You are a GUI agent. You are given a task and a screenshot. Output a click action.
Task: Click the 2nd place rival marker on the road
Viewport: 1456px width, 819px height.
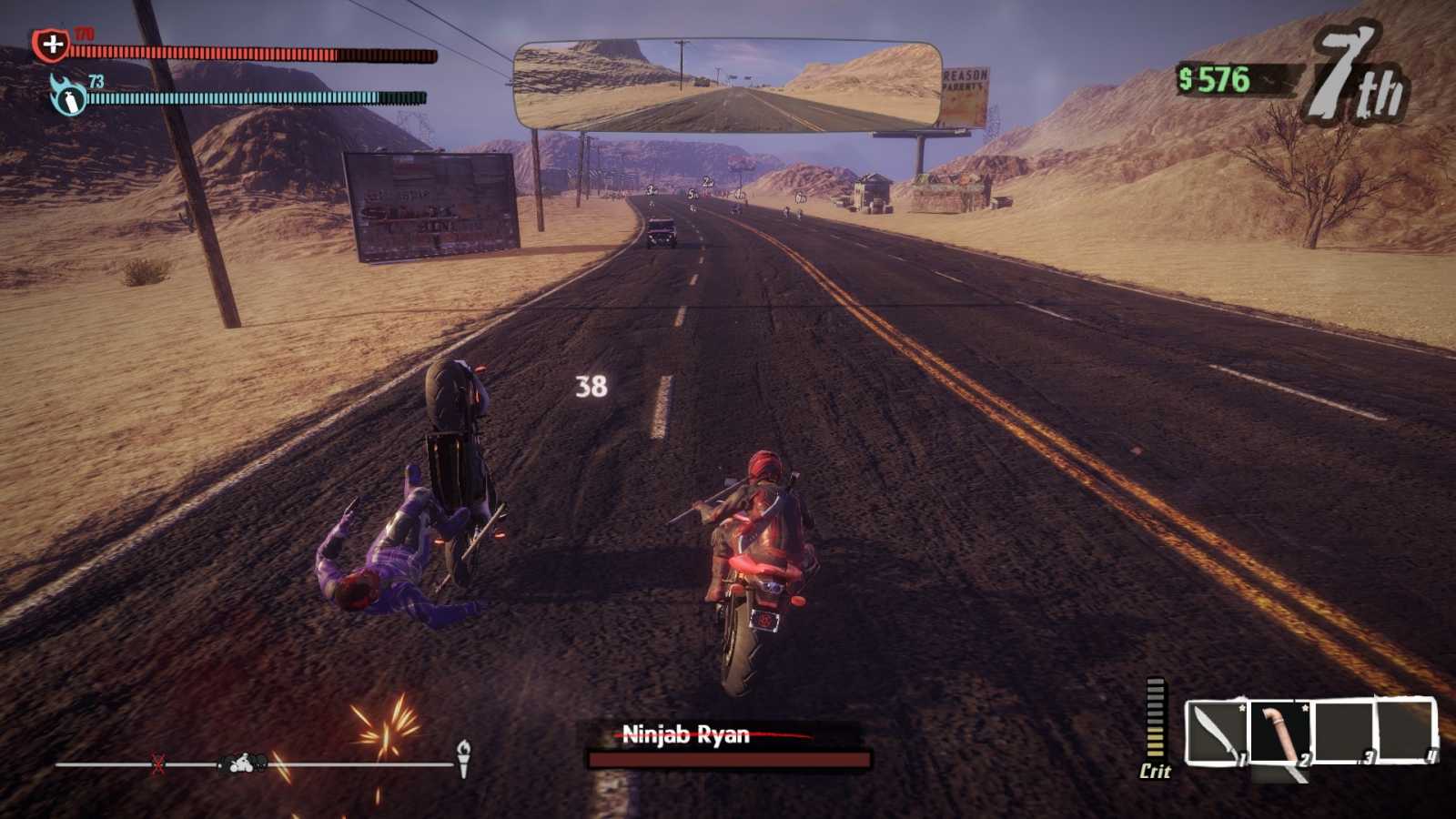(705, 180)
